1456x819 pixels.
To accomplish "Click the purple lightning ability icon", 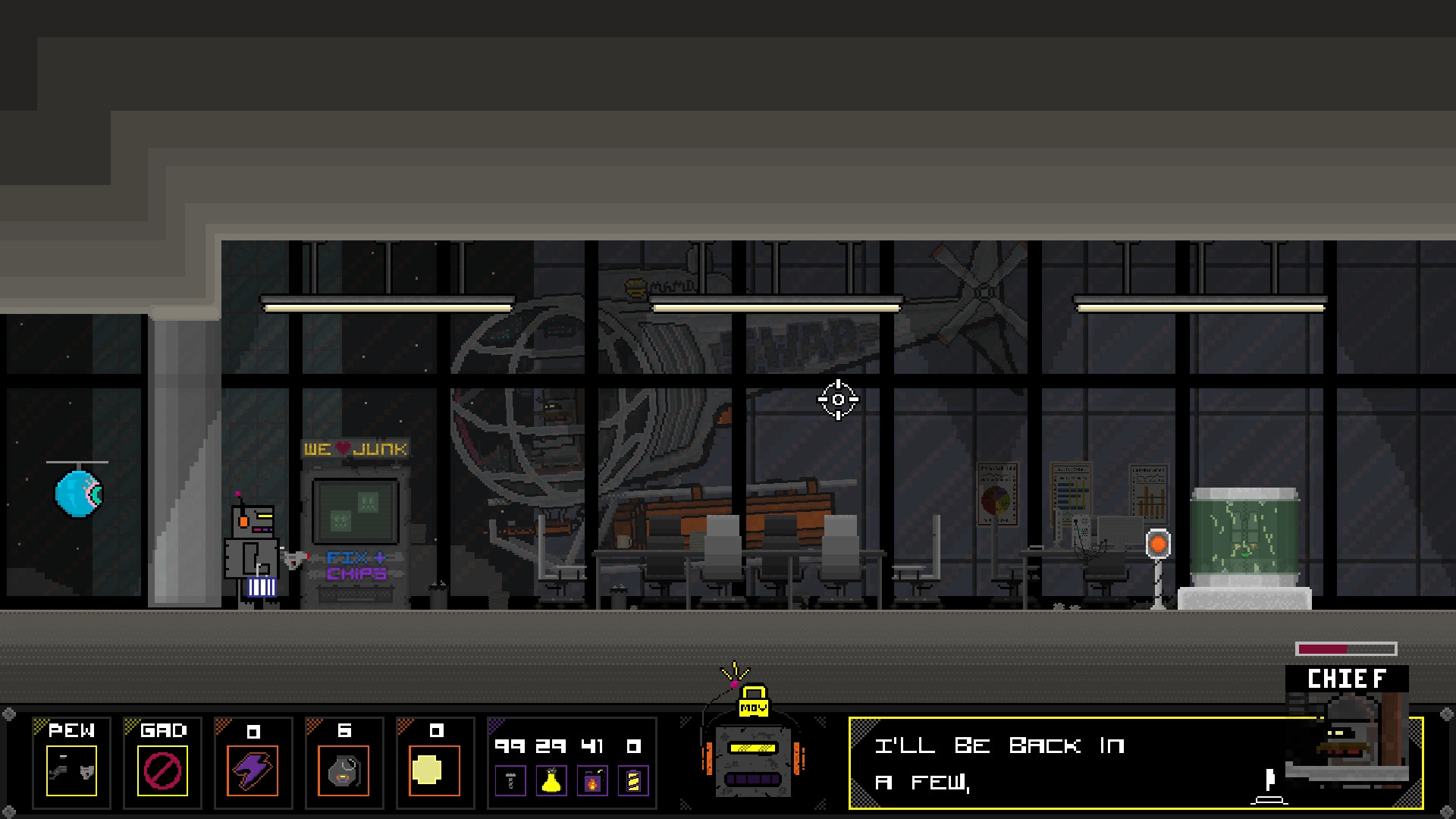I will click(x=254, y=770).
